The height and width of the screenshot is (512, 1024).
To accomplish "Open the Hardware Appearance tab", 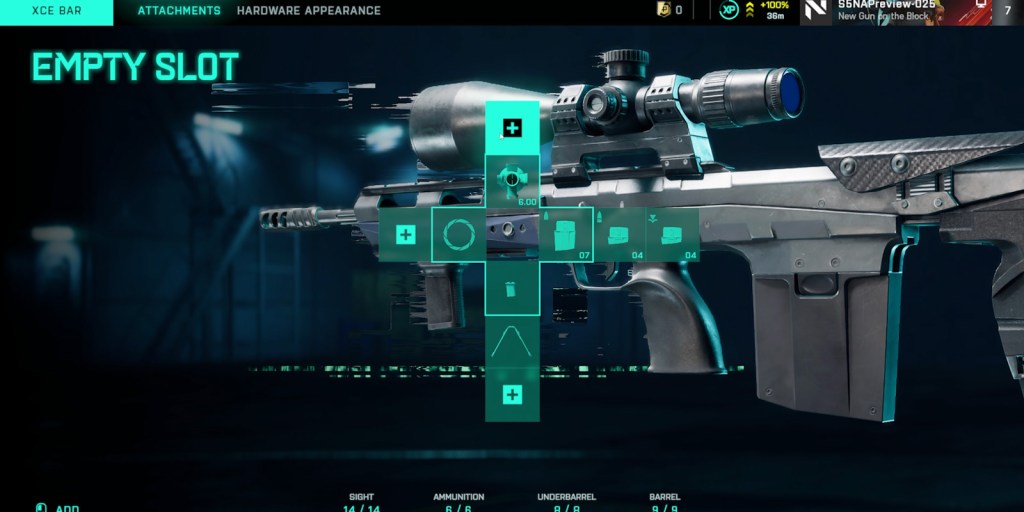I will point(308,11).
